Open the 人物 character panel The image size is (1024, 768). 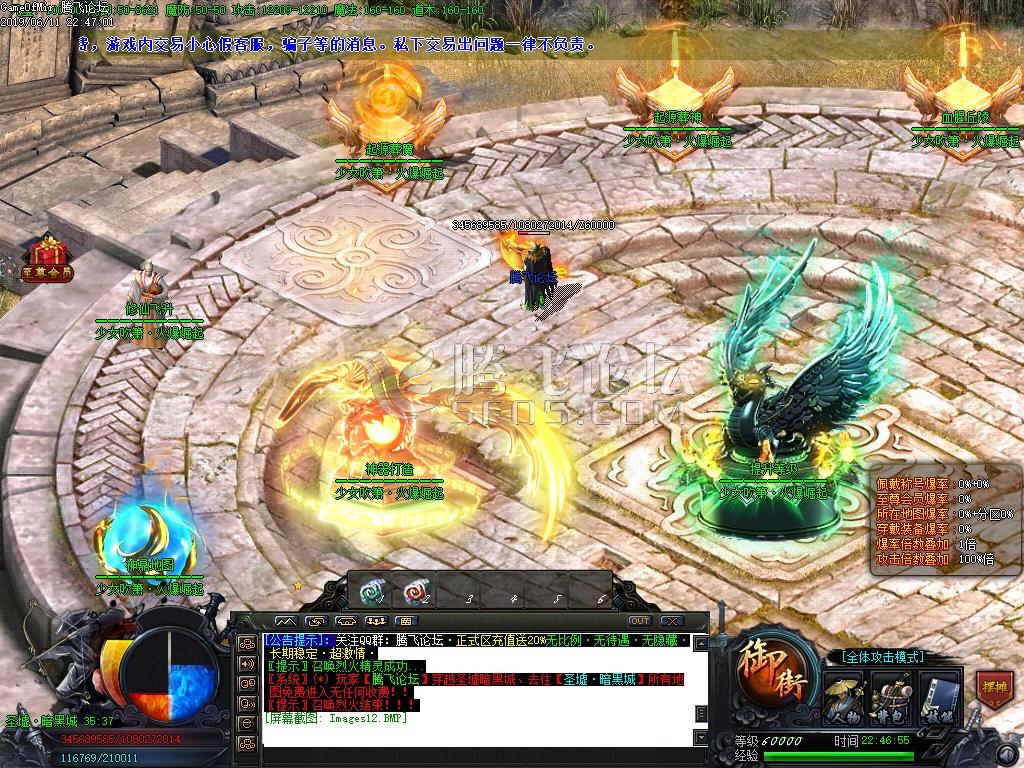point(843,696)
